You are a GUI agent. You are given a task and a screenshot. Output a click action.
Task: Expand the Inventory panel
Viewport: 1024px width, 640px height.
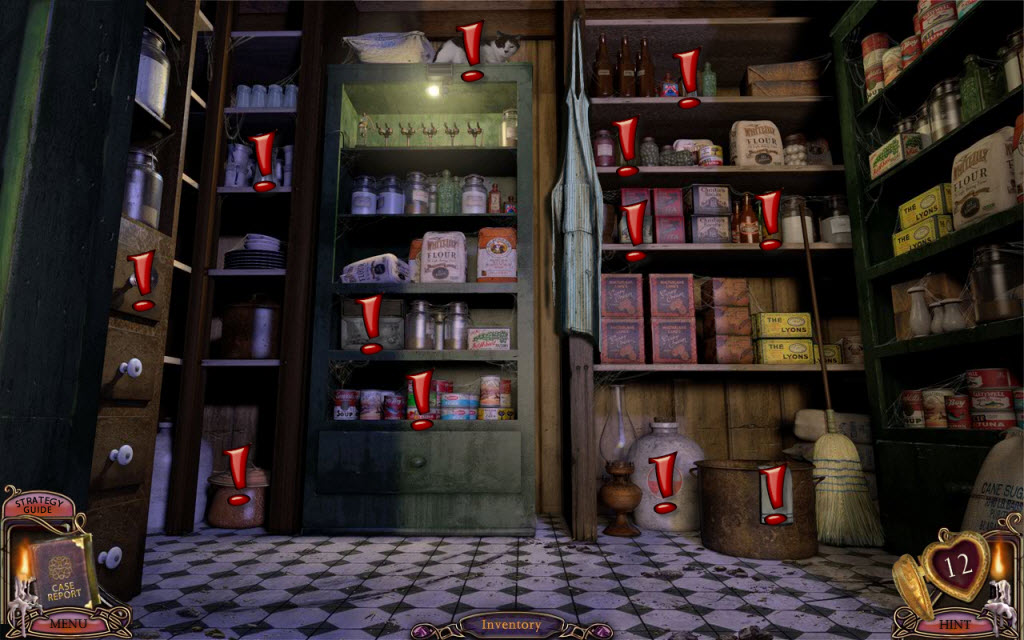point(511,625)
